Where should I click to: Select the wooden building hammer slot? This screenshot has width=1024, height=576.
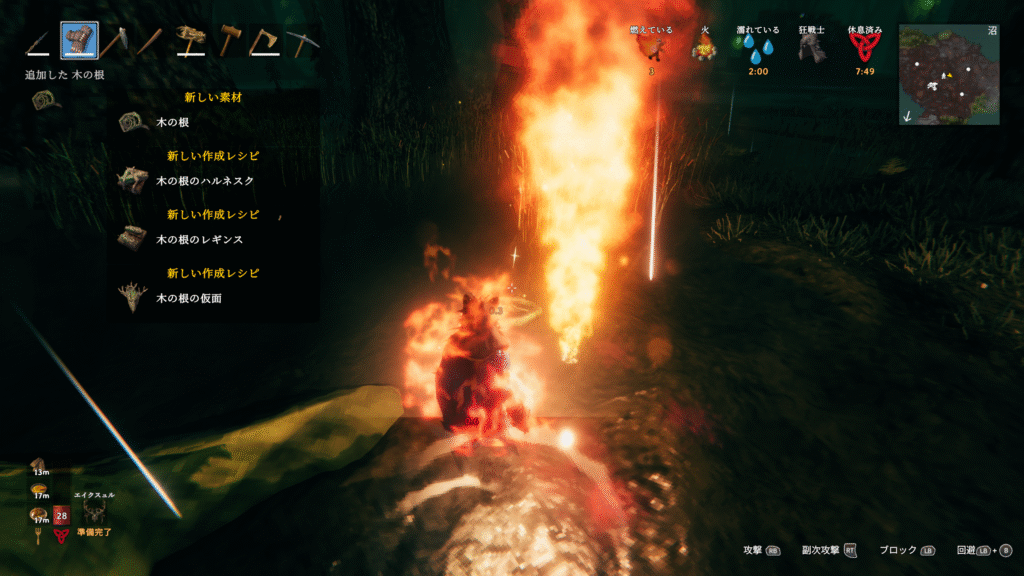pos(230,41)
